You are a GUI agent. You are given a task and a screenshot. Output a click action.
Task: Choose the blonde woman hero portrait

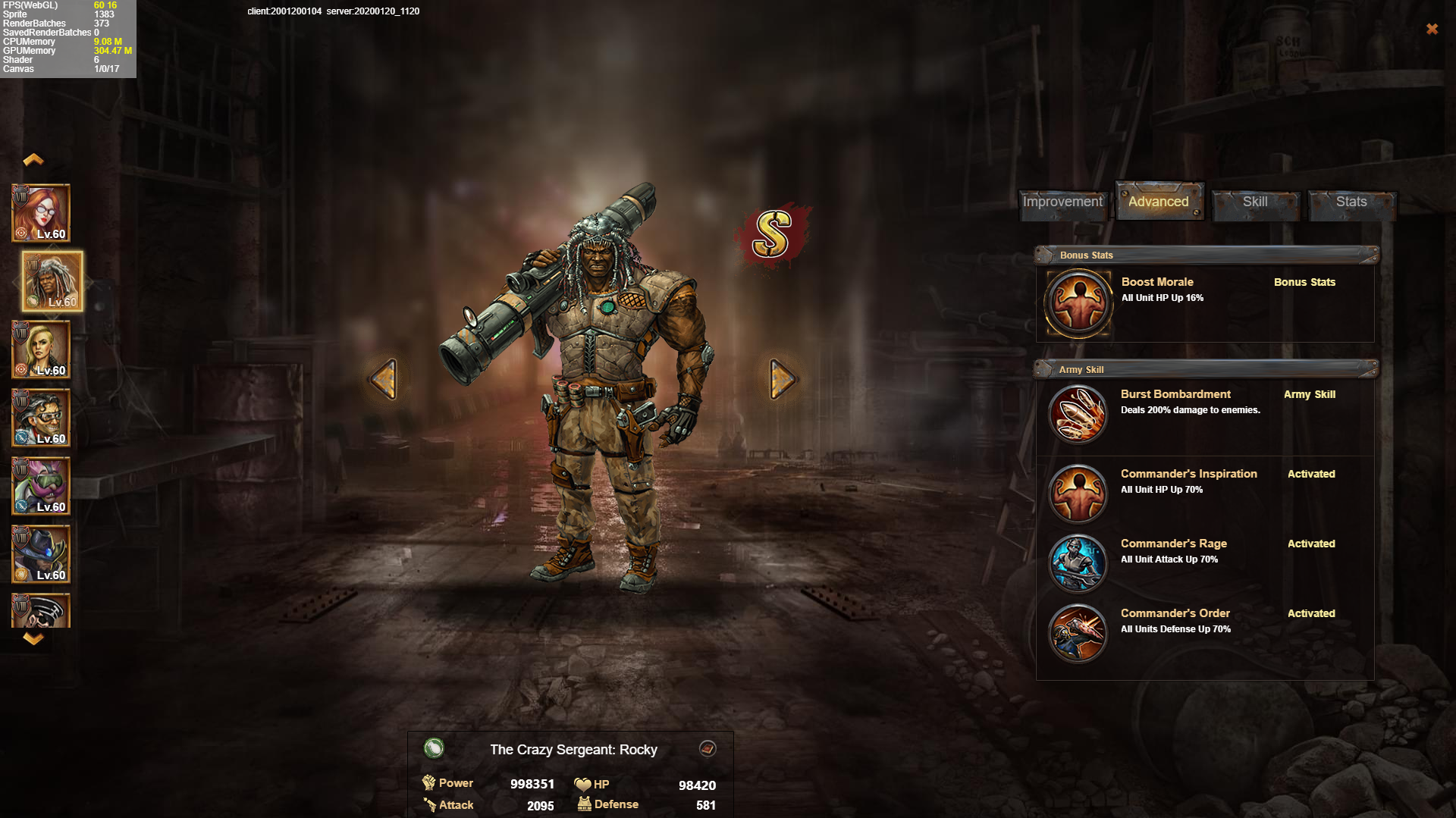click(41, 349)
